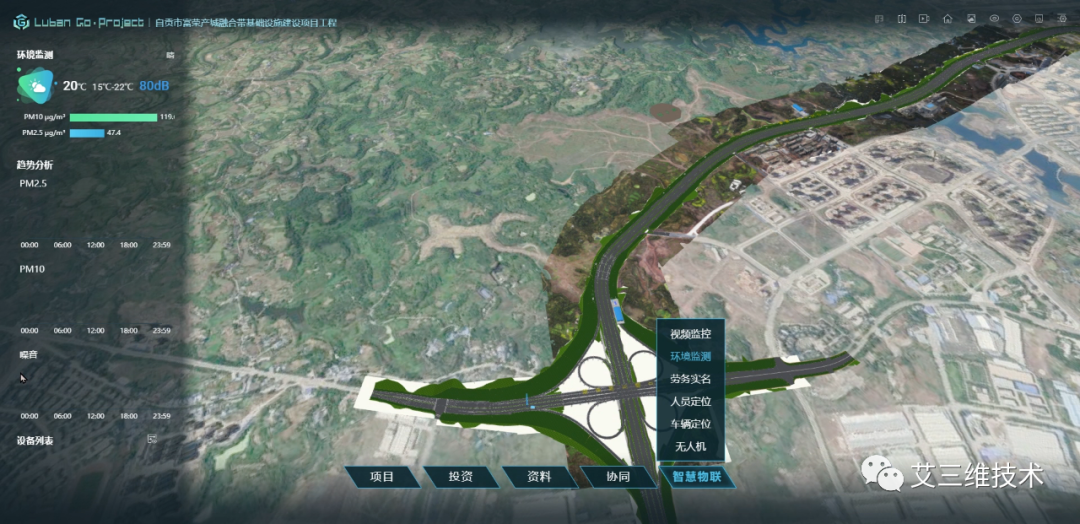The image size is (1080, 524).
Task: Open the 劳务实名 menu entry
Action: pyautogui.click(x=690, y=379)
